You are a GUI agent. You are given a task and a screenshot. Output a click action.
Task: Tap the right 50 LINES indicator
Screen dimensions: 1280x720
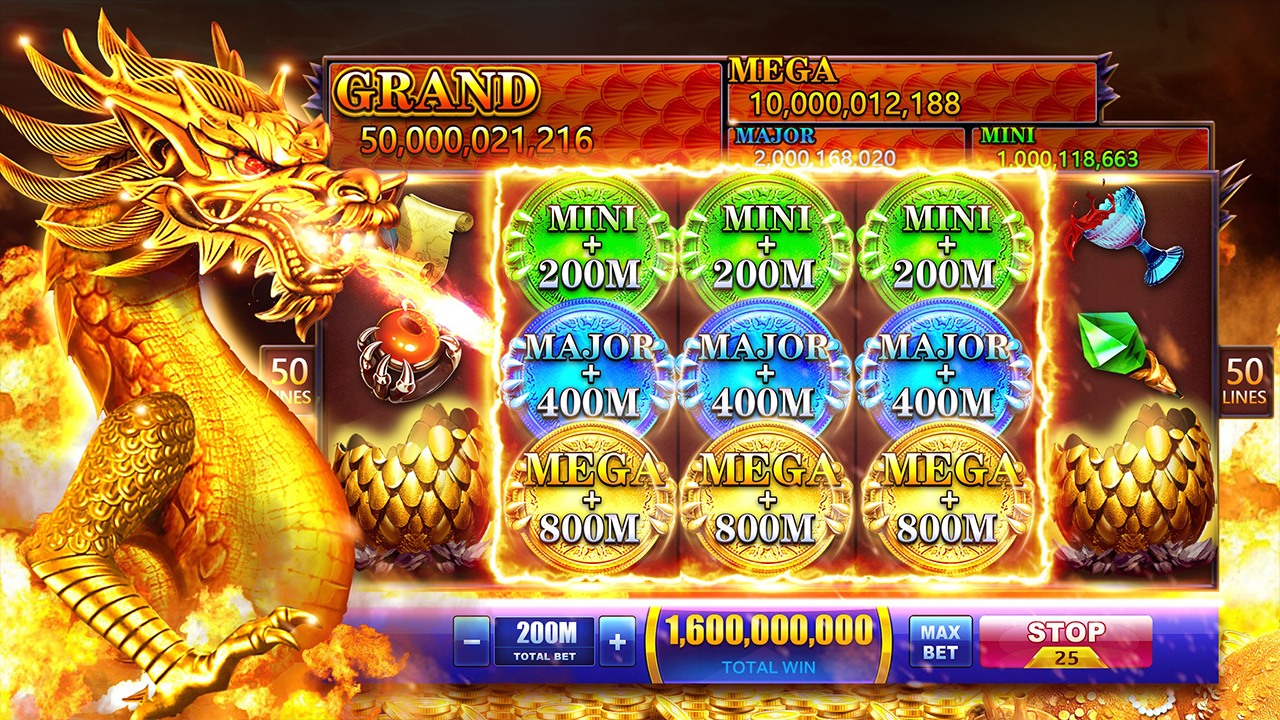click(1245, 378)
